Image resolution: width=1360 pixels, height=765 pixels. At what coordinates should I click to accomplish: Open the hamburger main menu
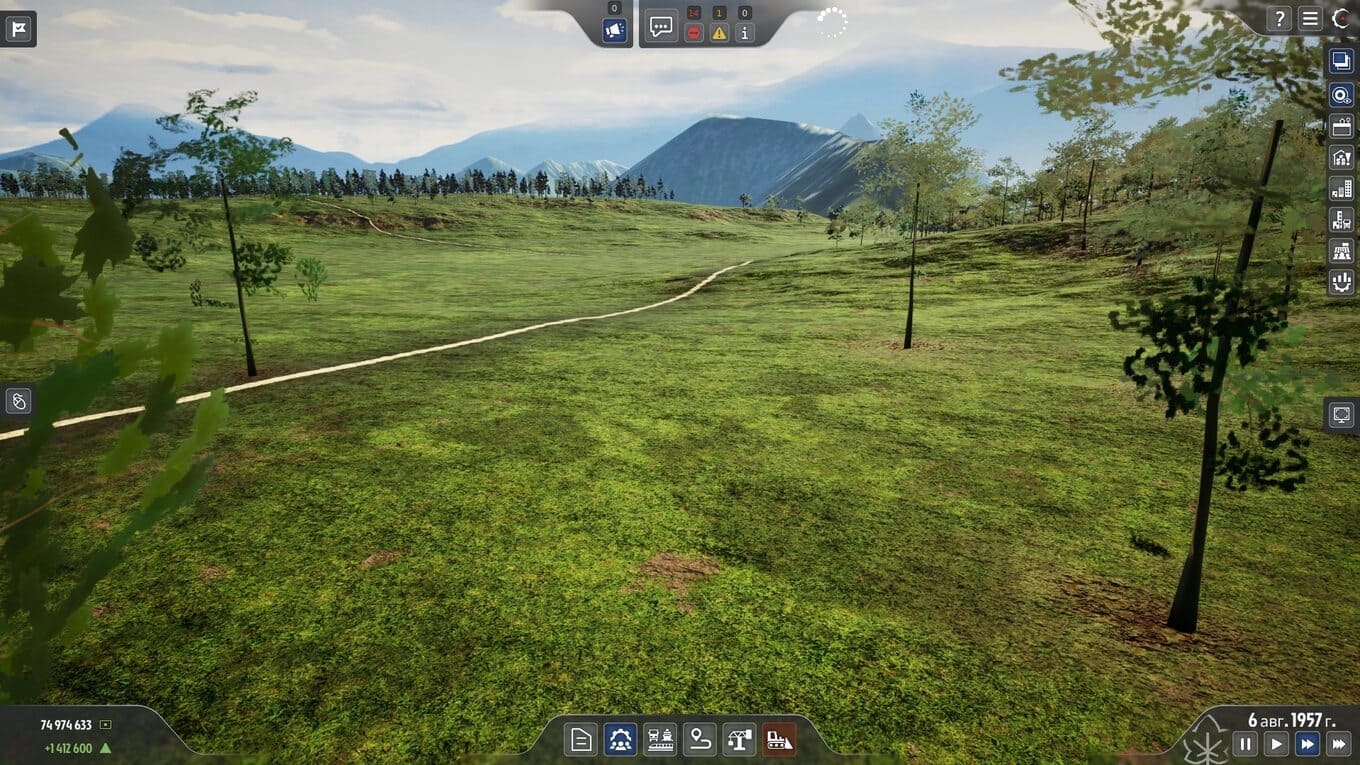[x=1310, y=18]
